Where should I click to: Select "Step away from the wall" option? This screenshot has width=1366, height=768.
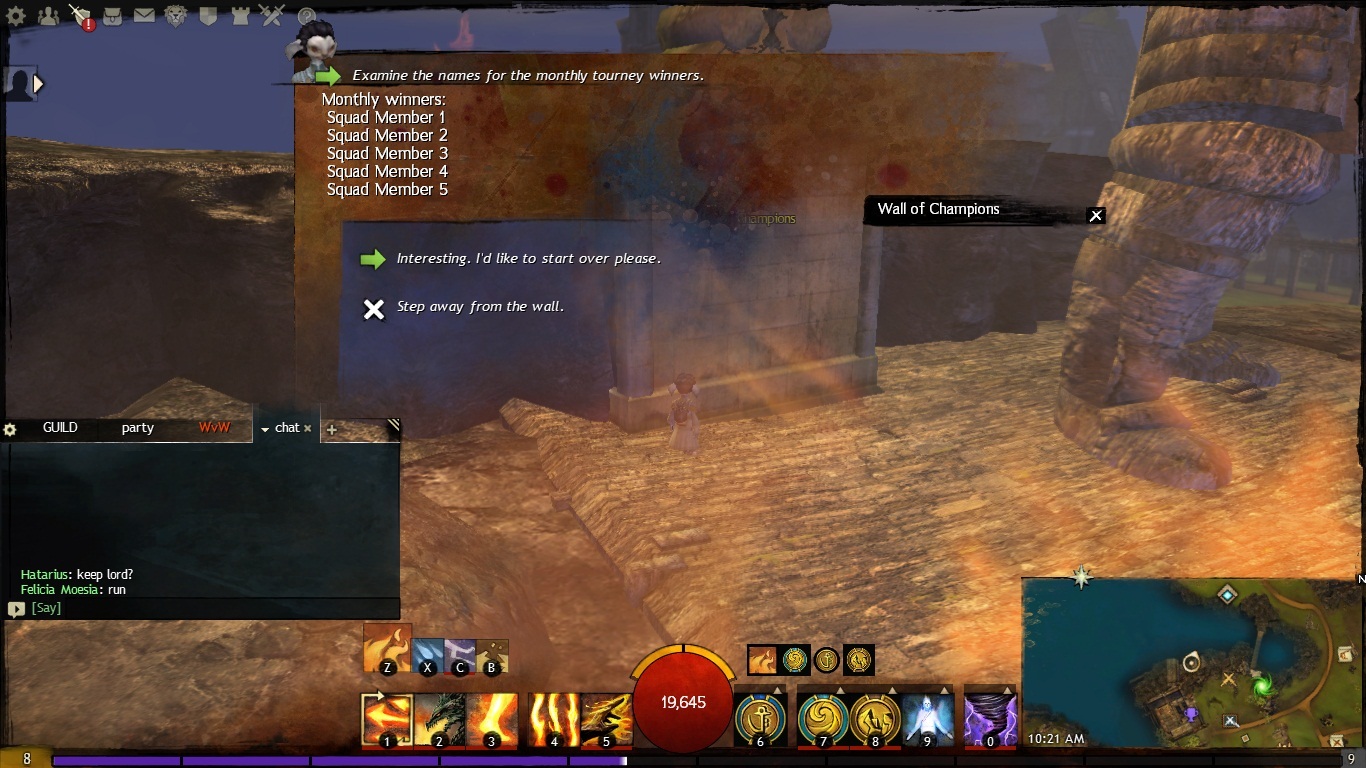(x=480, y=307)
